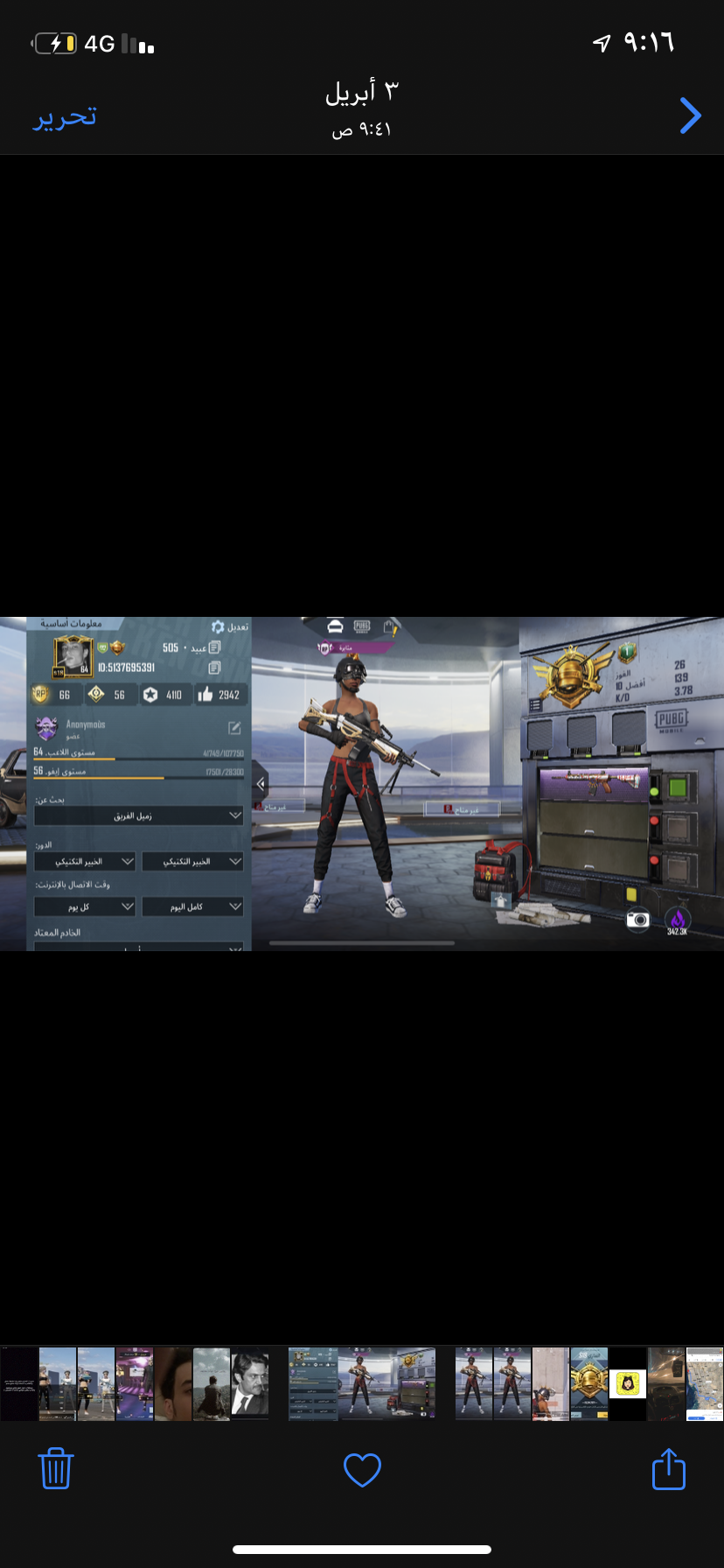
Task: Edit the Anonymous clan info
Action: 234,728
